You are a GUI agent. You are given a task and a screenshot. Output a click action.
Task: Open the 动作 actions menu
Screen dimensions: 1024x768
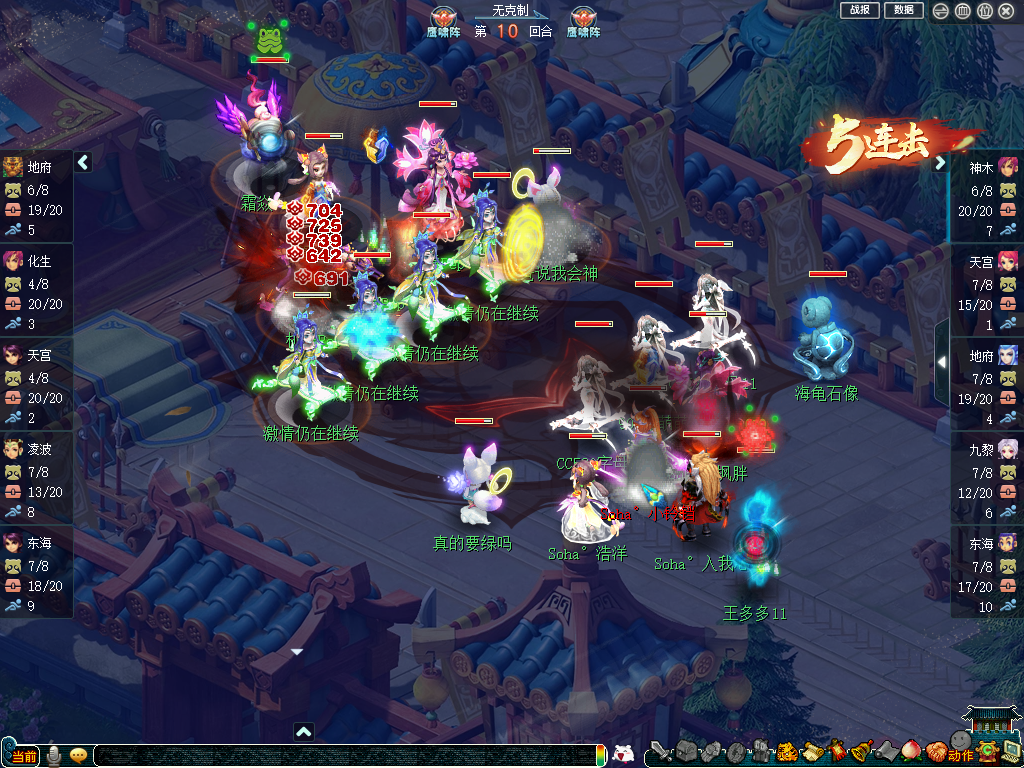[x=960, y=754]
